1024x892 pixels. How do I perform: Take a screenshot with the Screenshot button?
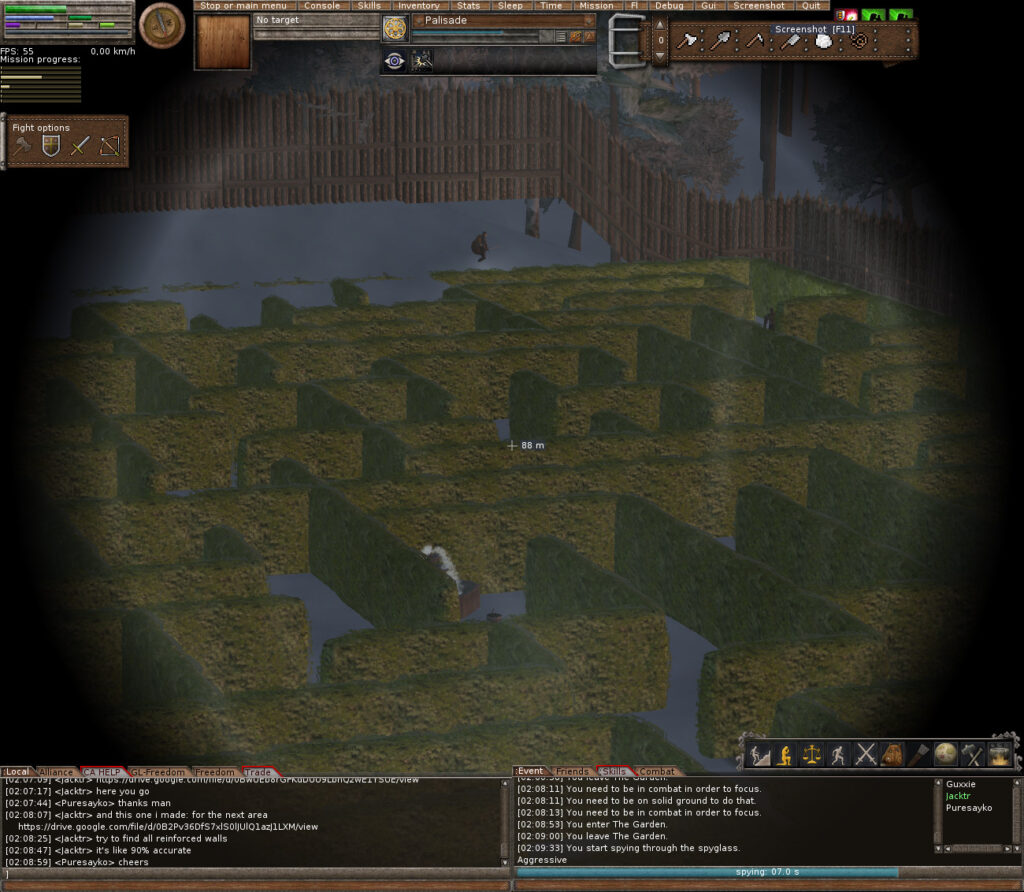[758, 6]
